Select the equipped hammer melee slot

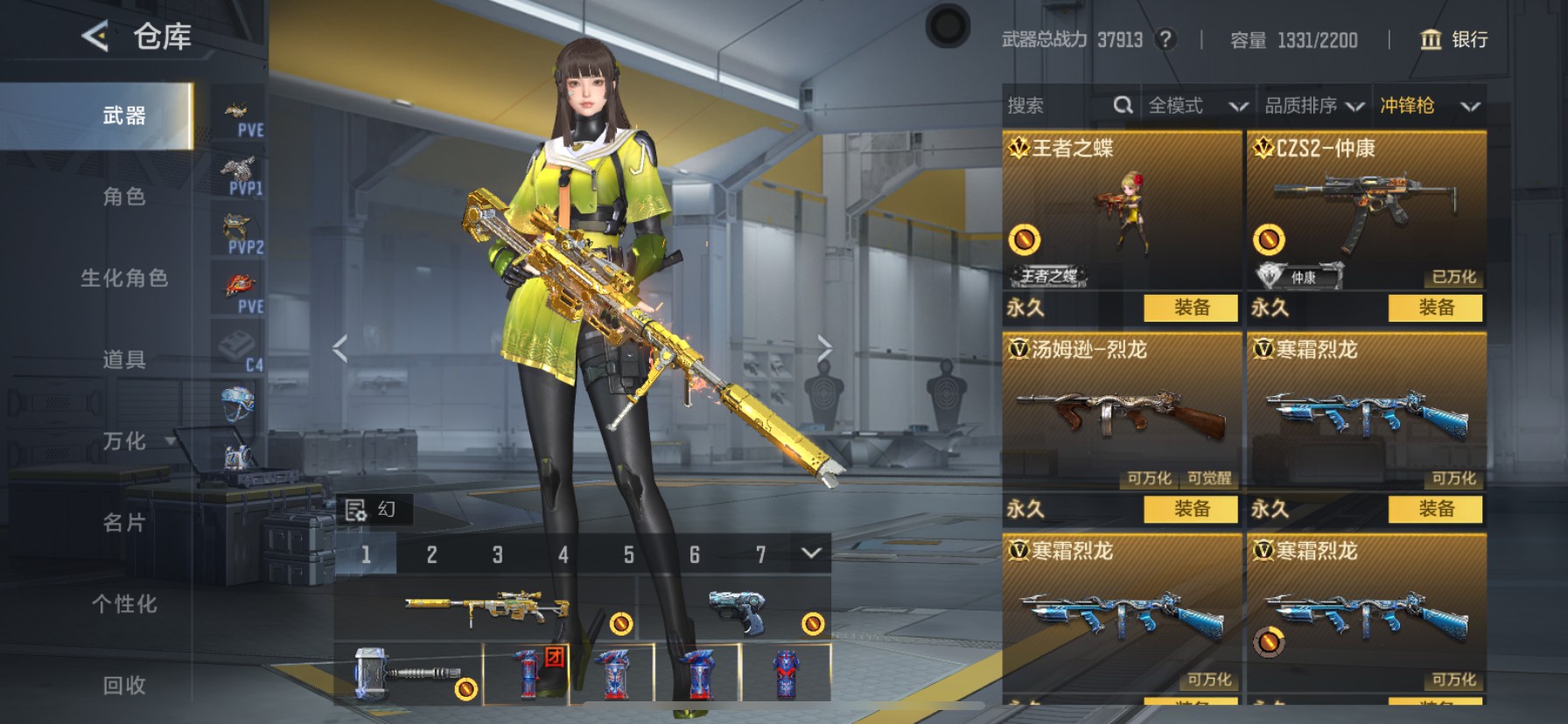[x=408, y=674]
